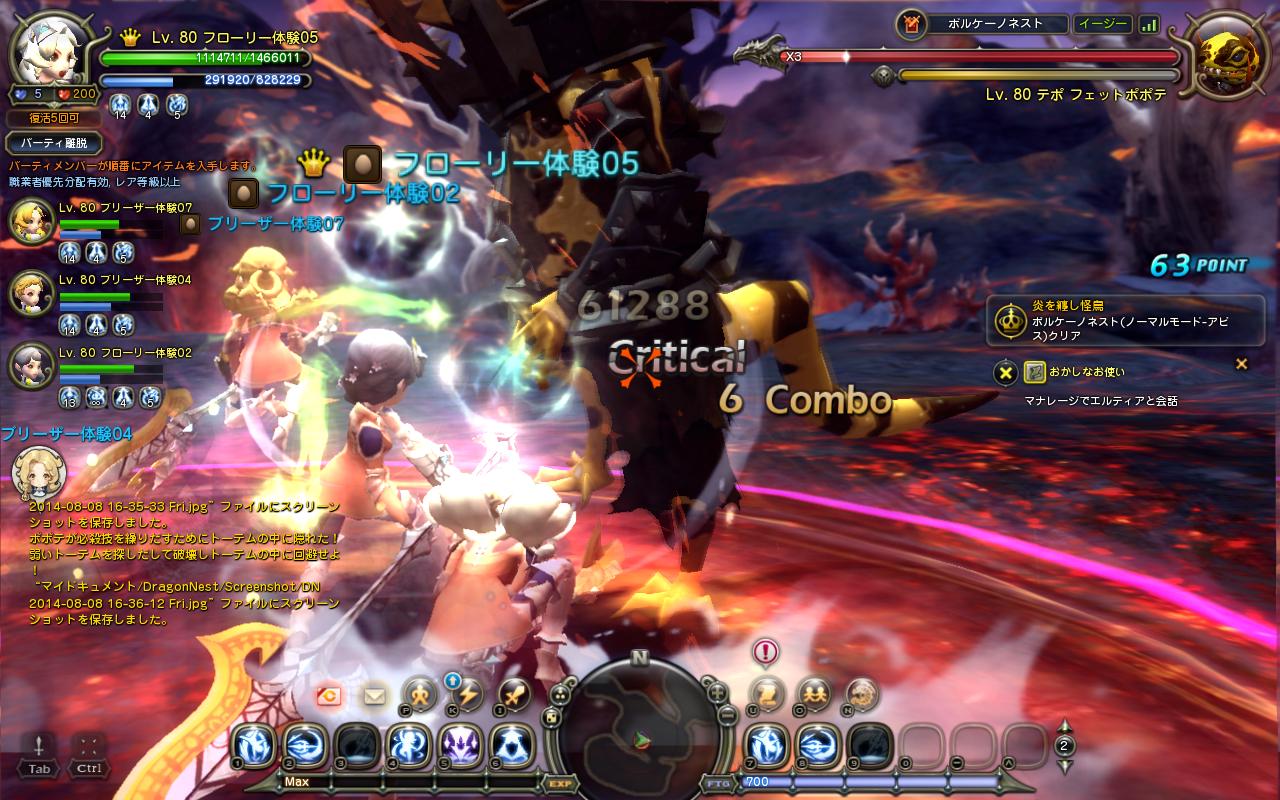Screen dimensions: 1280x800
Task: Open the character info figure icon
Action: coord(421,693)
